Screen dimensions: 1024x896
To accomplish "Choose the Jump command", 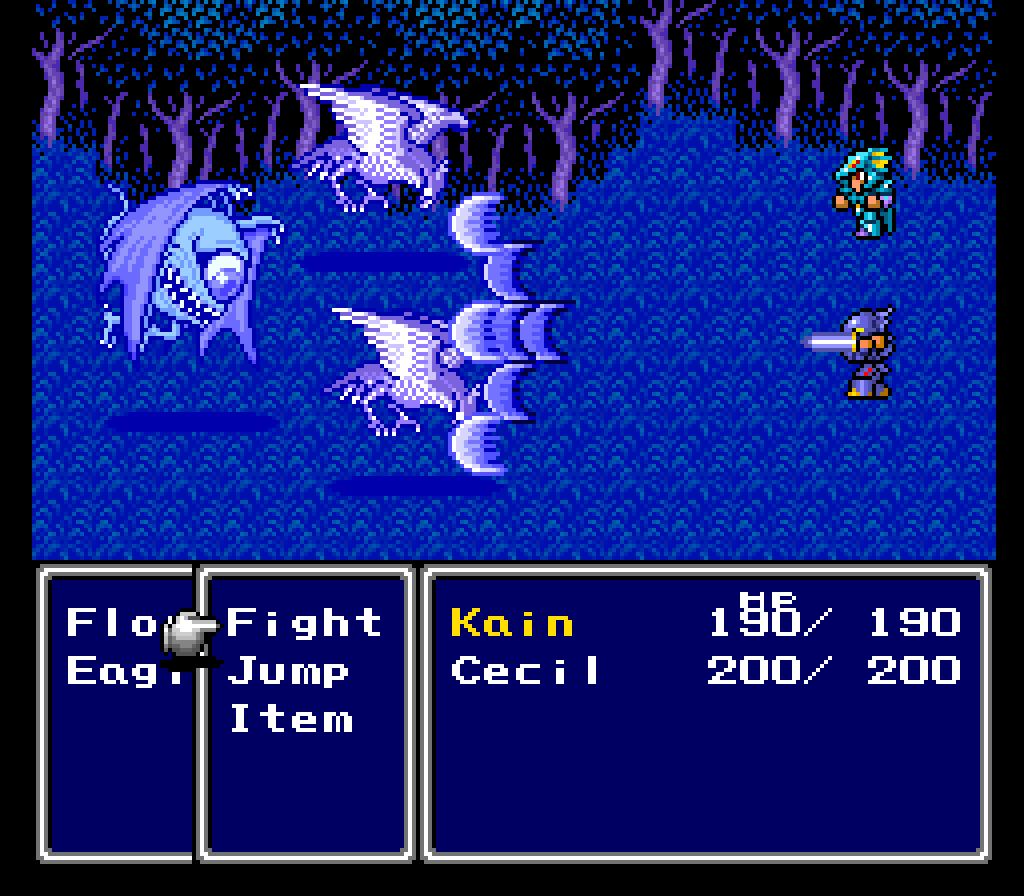I will tap(289, 670).
